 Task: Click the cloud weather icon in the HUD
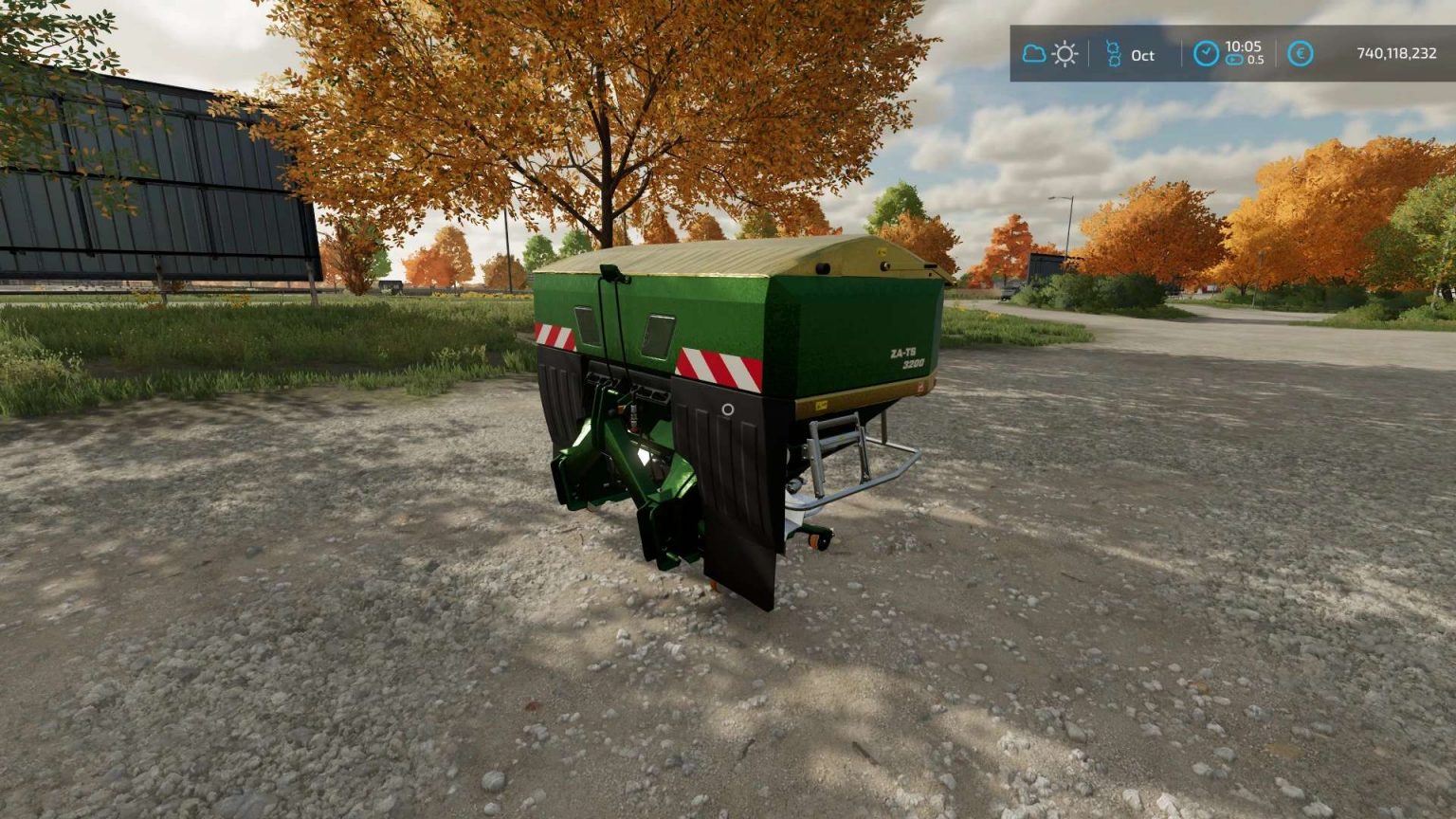coord(1035,54)
